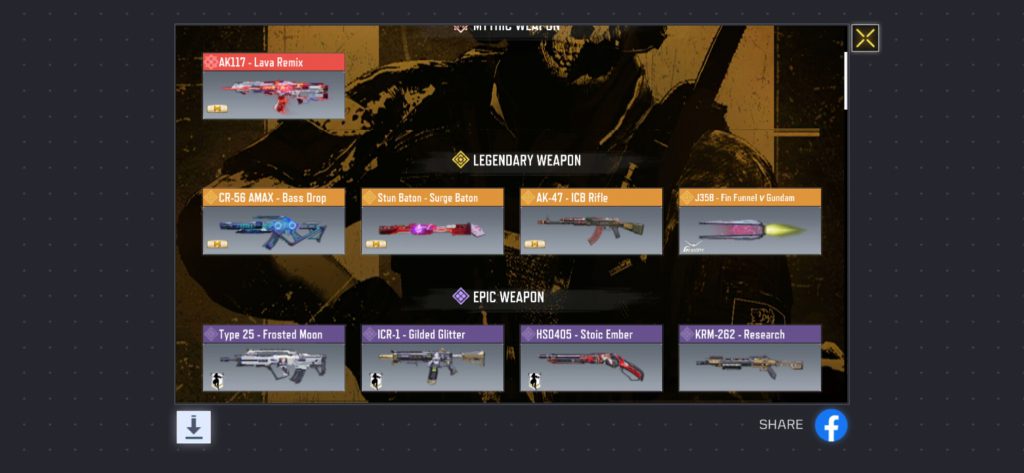Close the weapon showcase panel

point(865,39)
